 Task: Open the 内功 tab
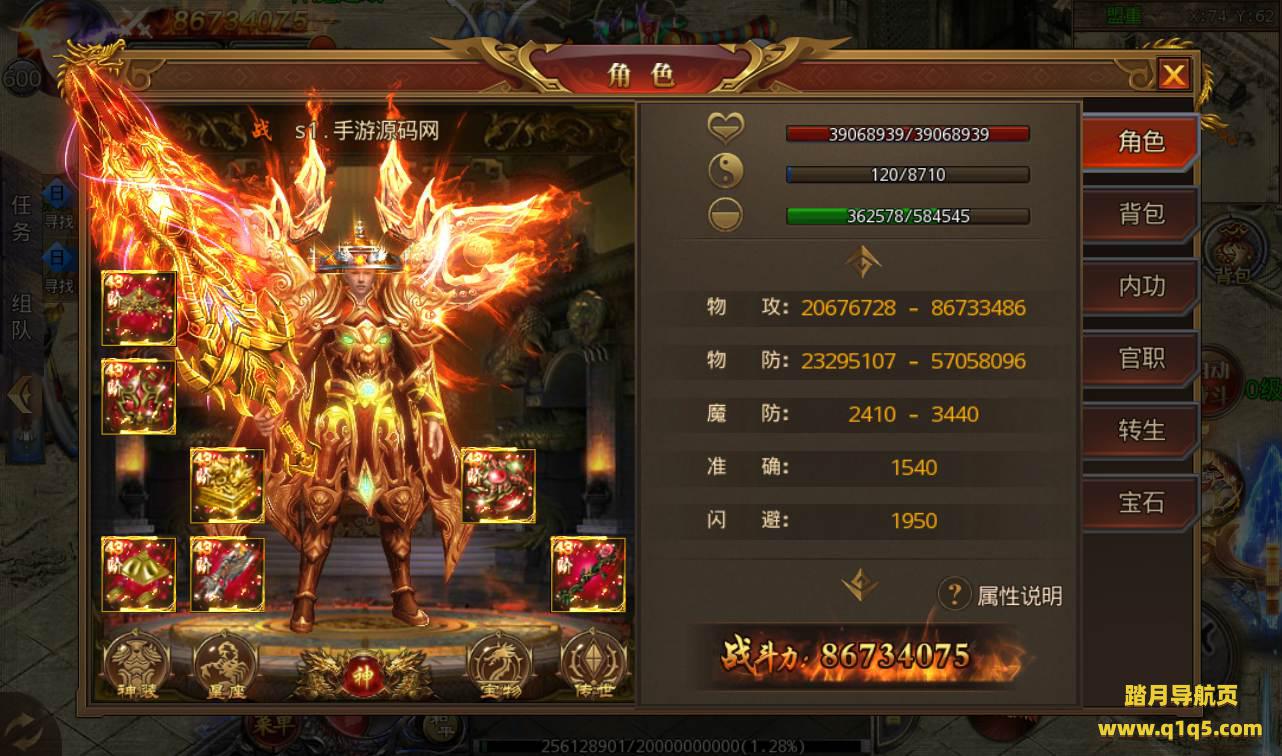1140,286
